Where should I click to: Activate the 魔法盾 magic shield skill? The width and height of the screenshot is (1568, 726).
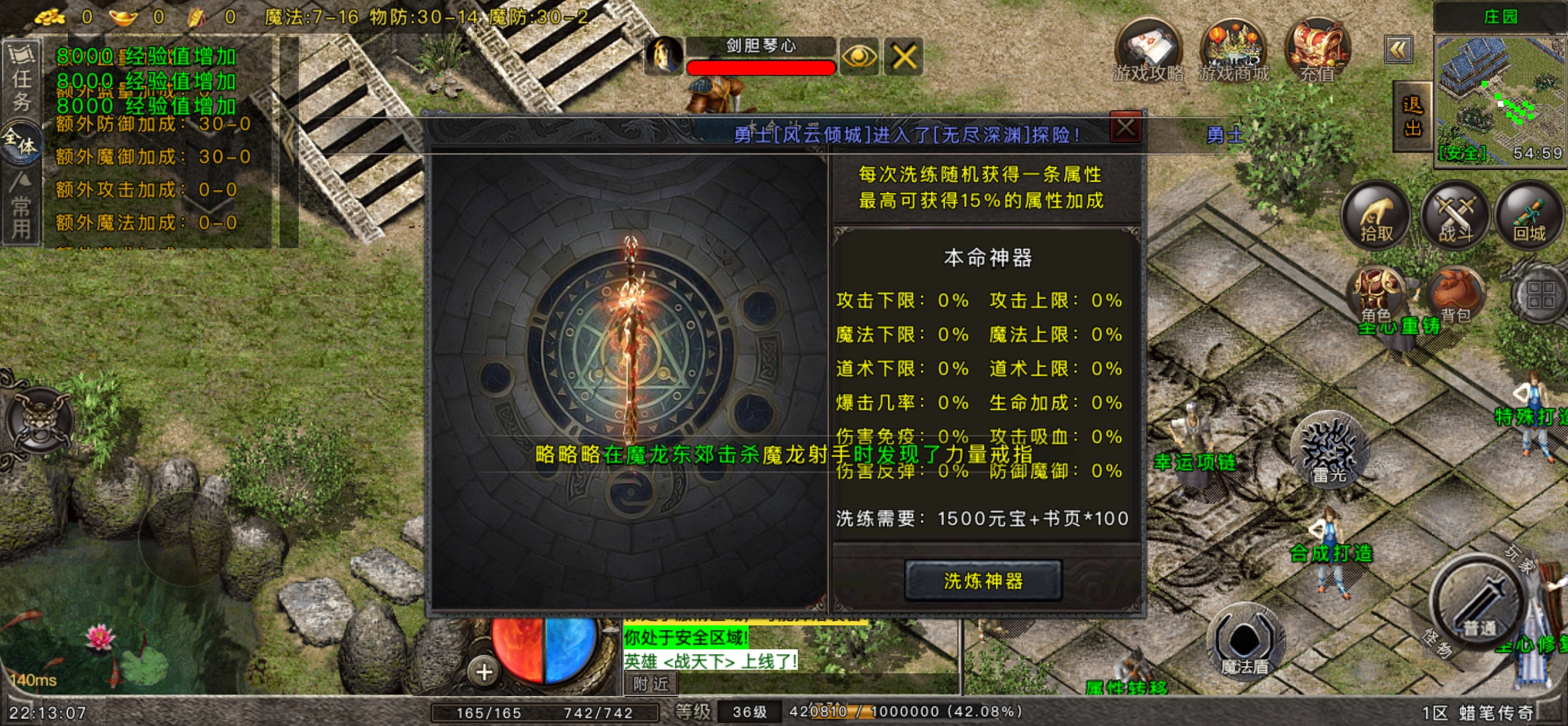pyautogui.click(x=1245, y=642)
